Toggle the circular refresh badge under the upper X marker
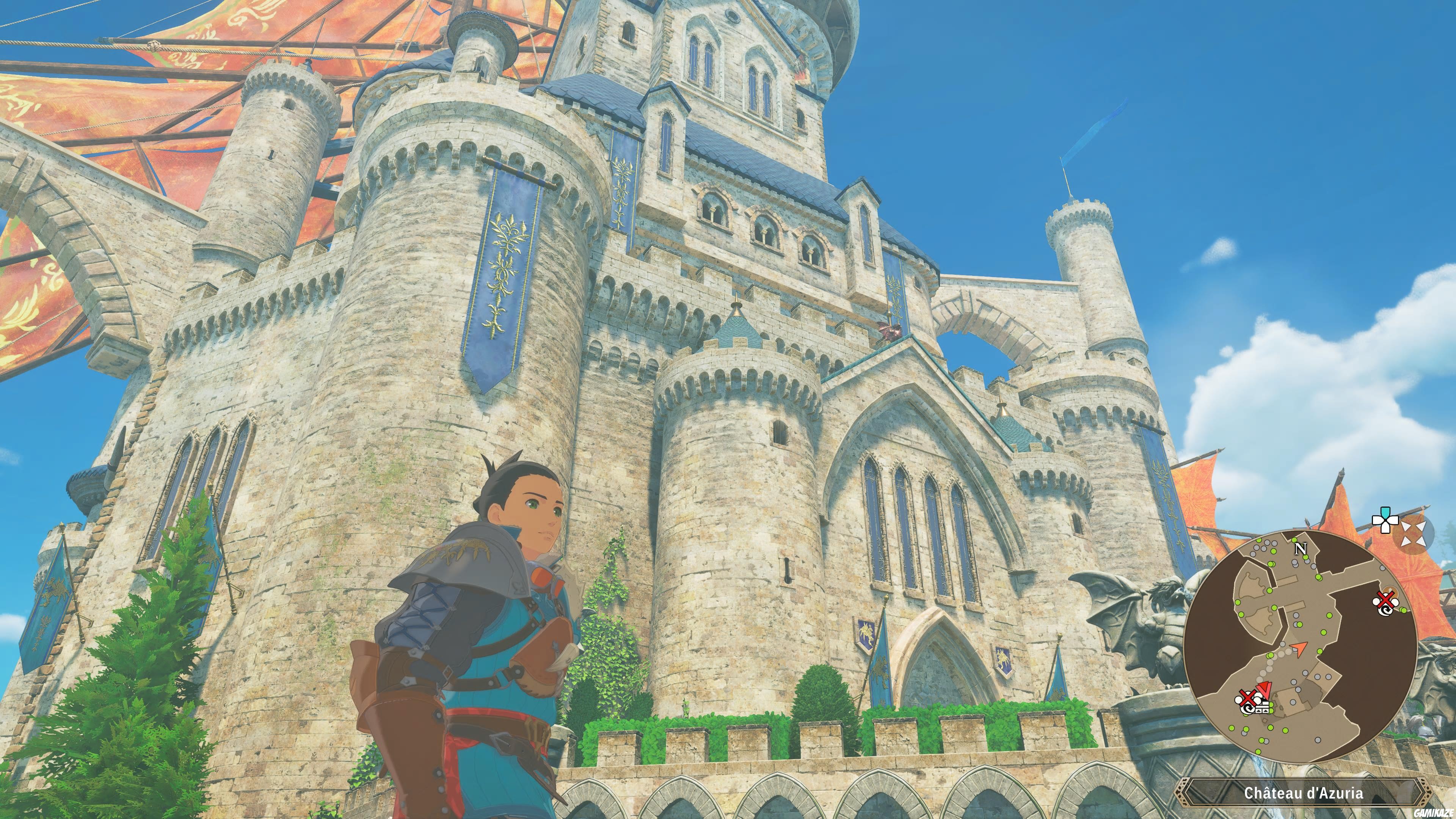This screenshot has height=819, width=1456. click(x=1386, y=610)
